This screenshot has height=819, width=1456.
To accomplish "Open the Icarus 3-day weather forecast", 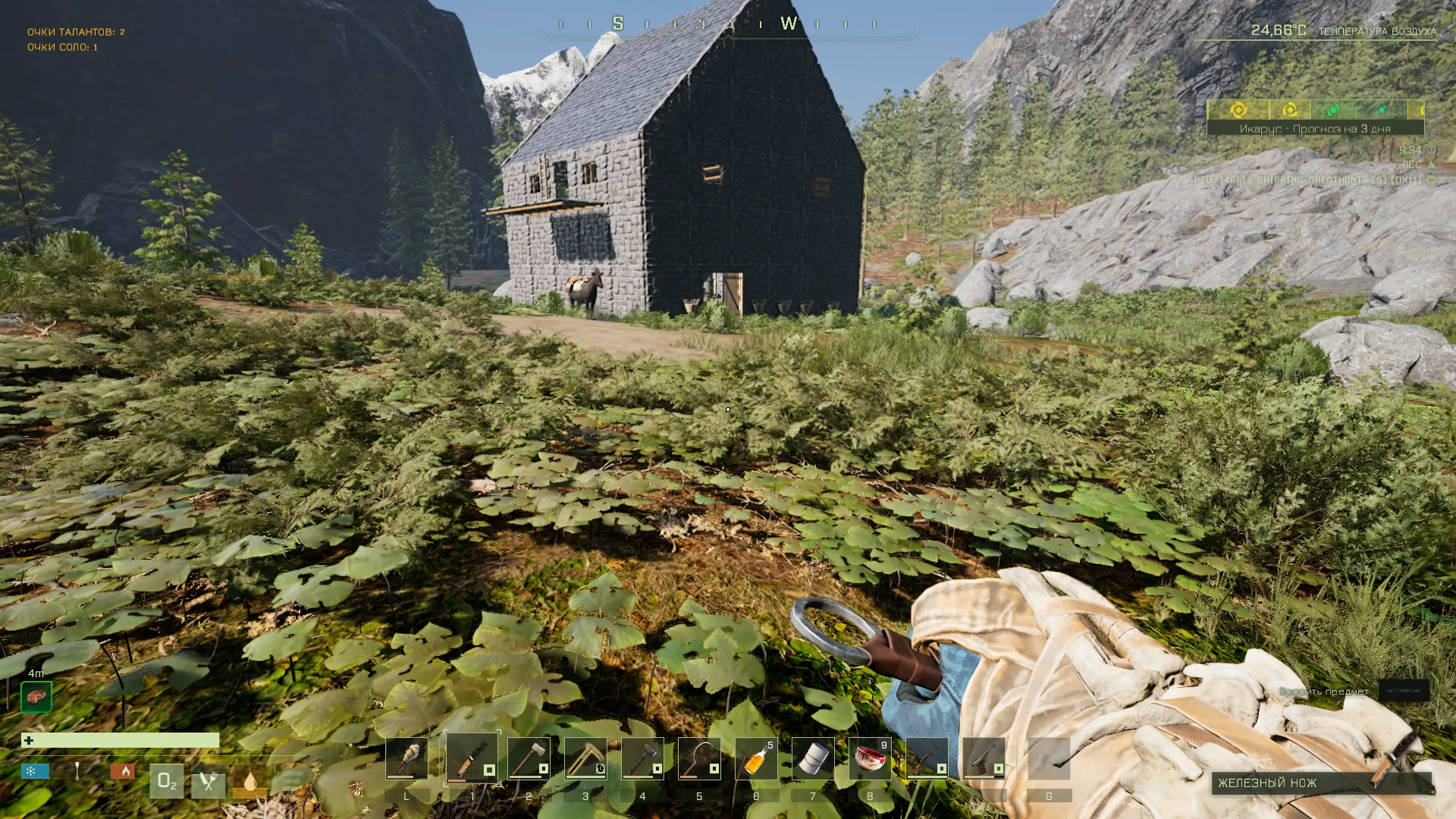I will click(x=1315, y=129).
